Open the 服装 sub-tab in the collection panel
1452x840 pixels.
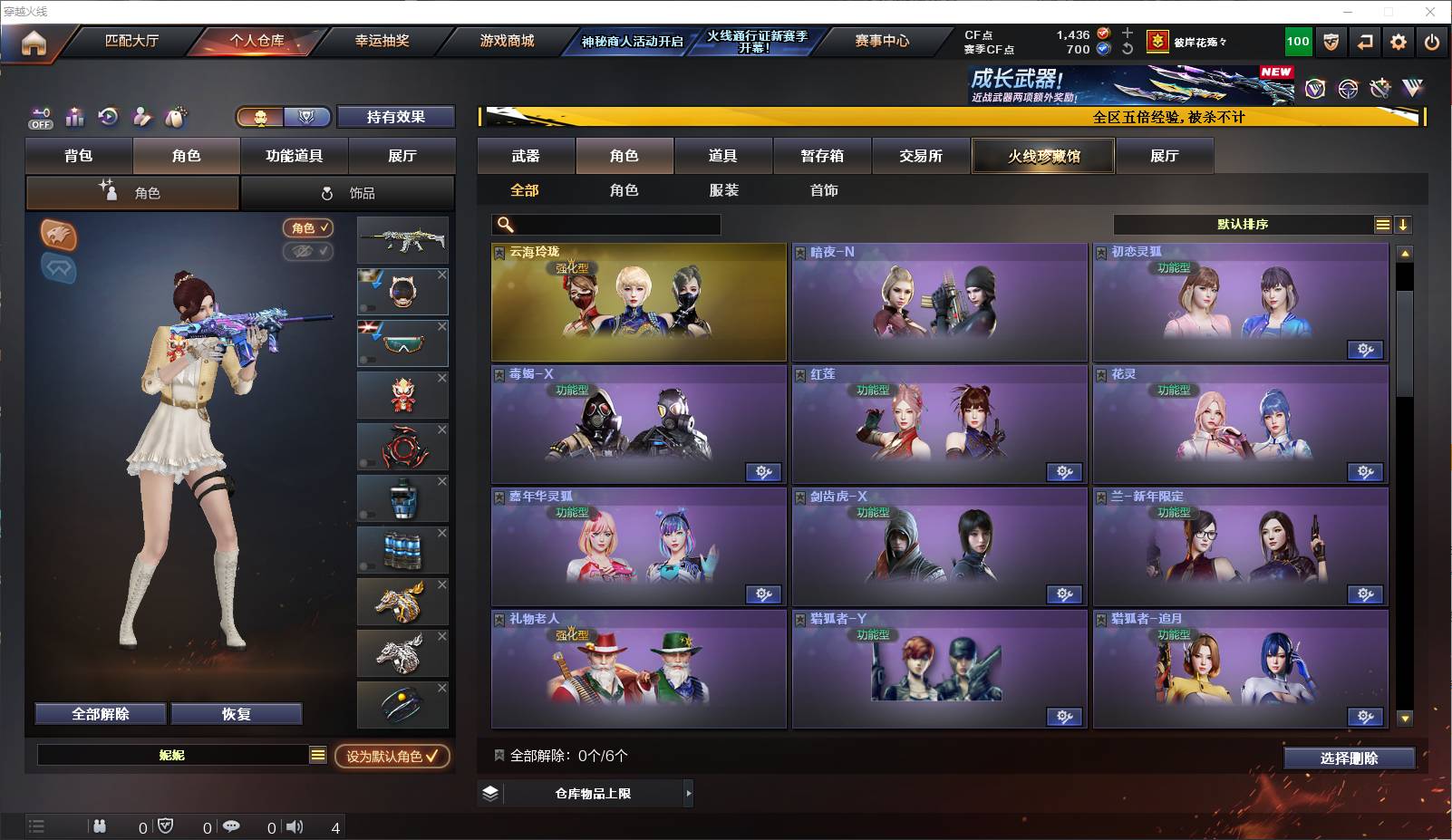click(x=724, y=190)
